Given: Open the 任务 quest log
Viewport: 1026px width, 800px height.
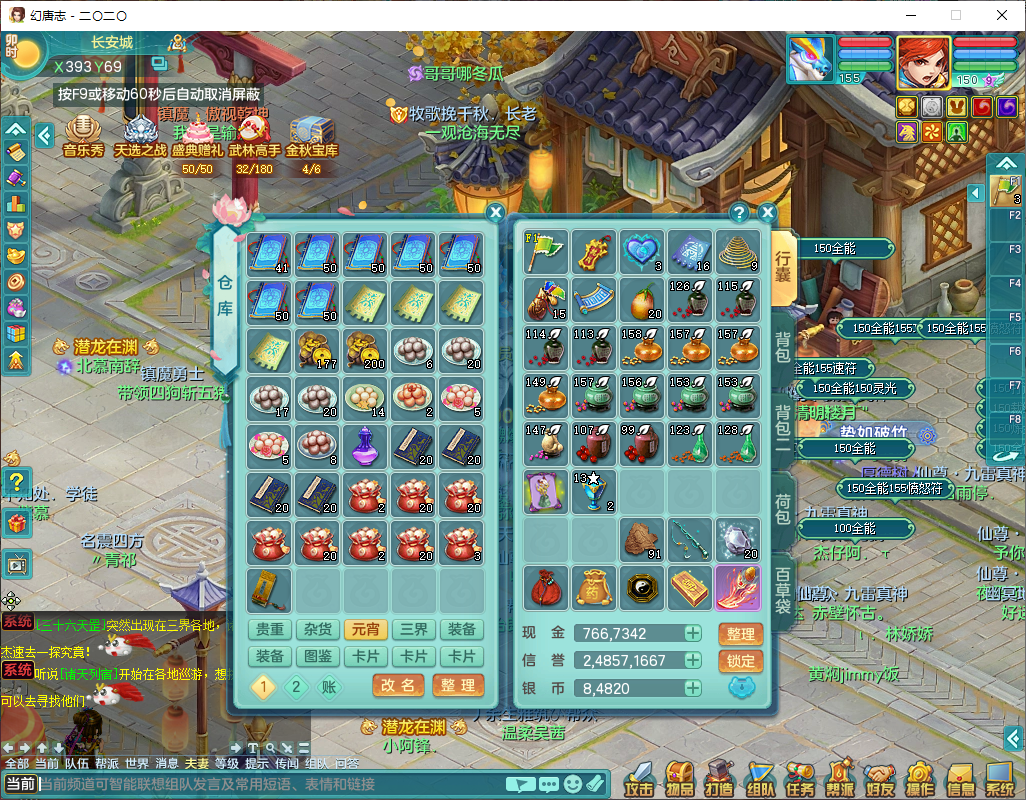Looking at the screenshot, I should [800, 778].
